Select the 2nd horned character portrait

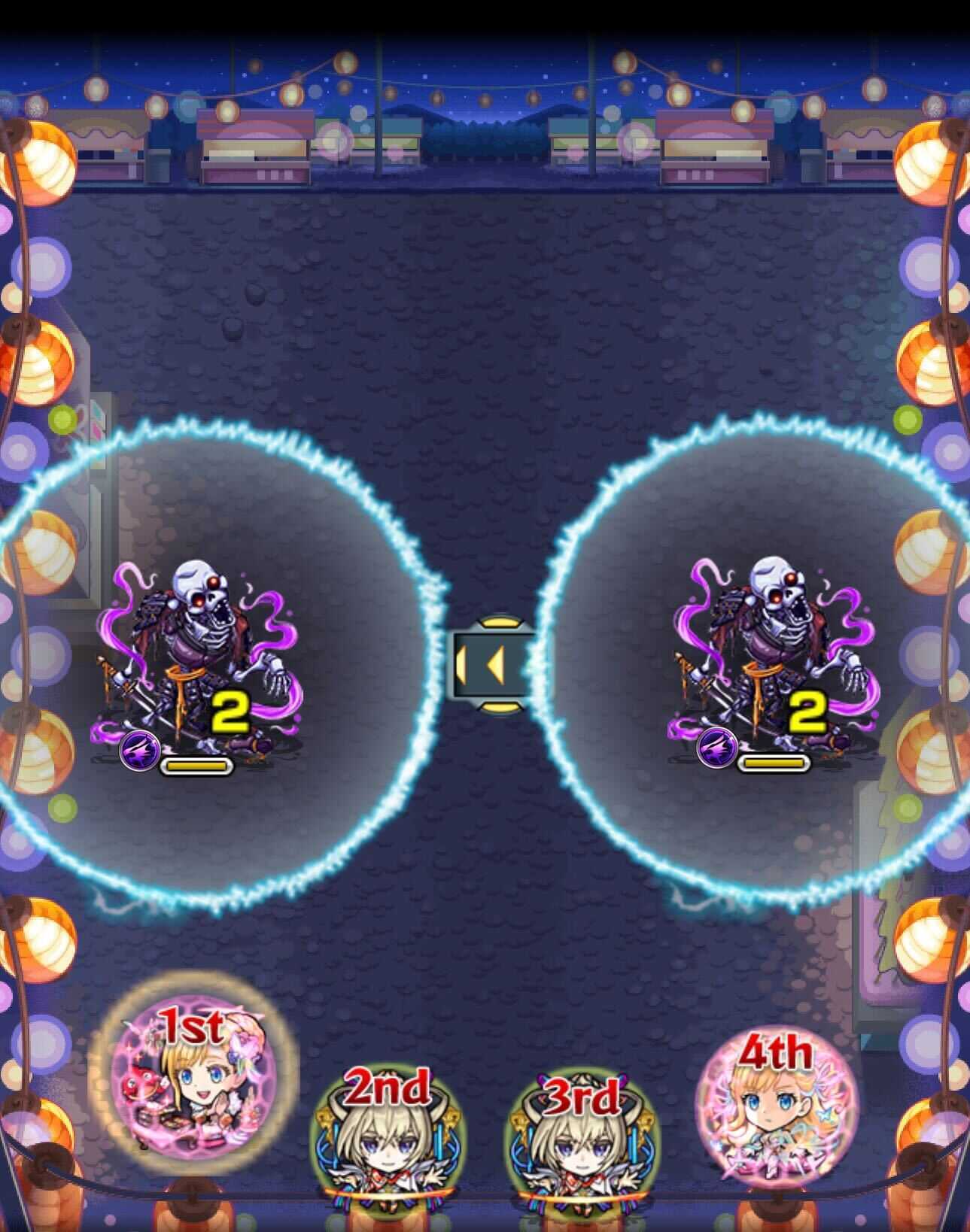tap(388, 1143)
